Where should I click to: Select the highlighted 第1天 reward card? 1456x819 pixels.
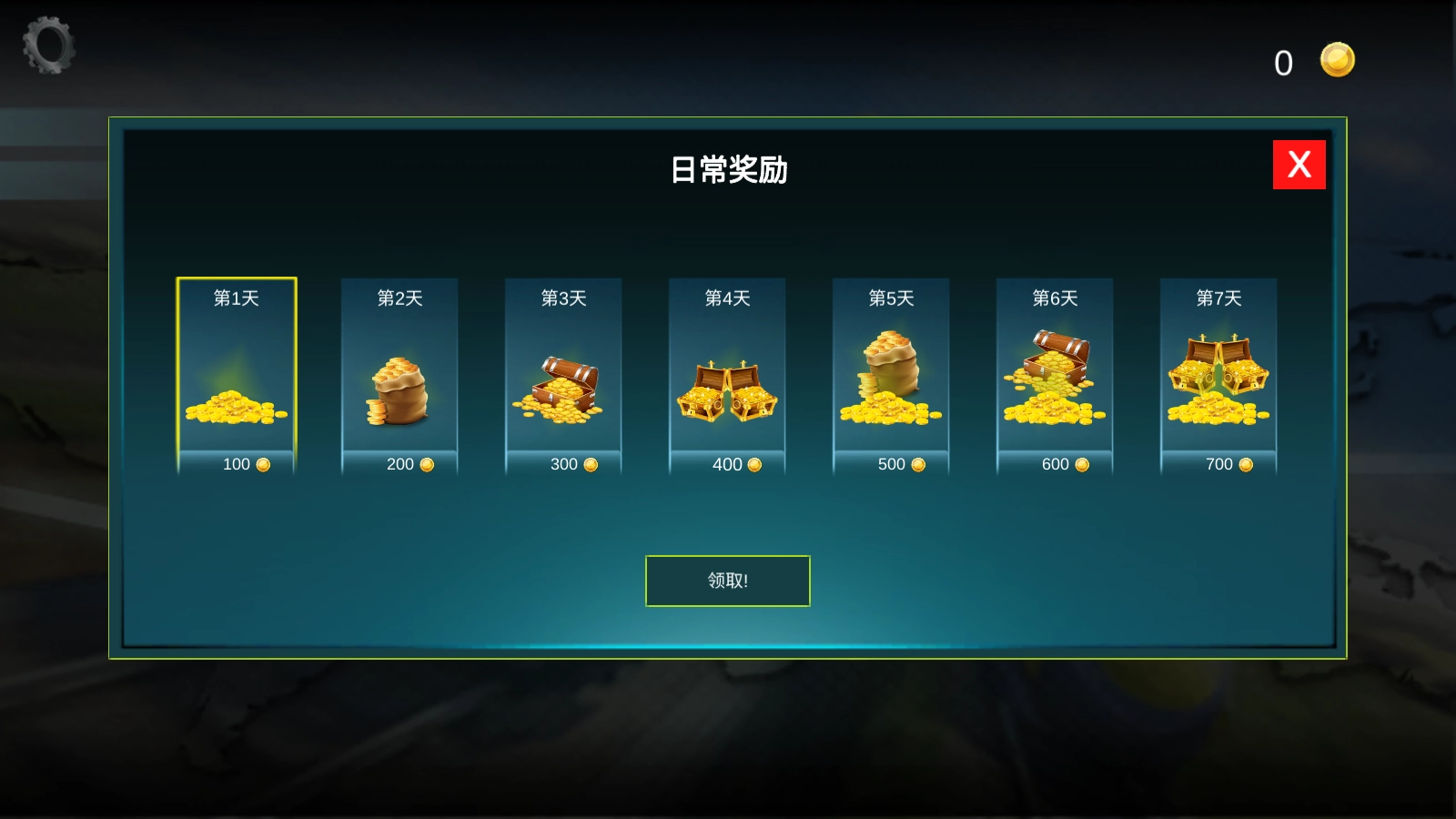pyautogui.click(x=236, y=373)
